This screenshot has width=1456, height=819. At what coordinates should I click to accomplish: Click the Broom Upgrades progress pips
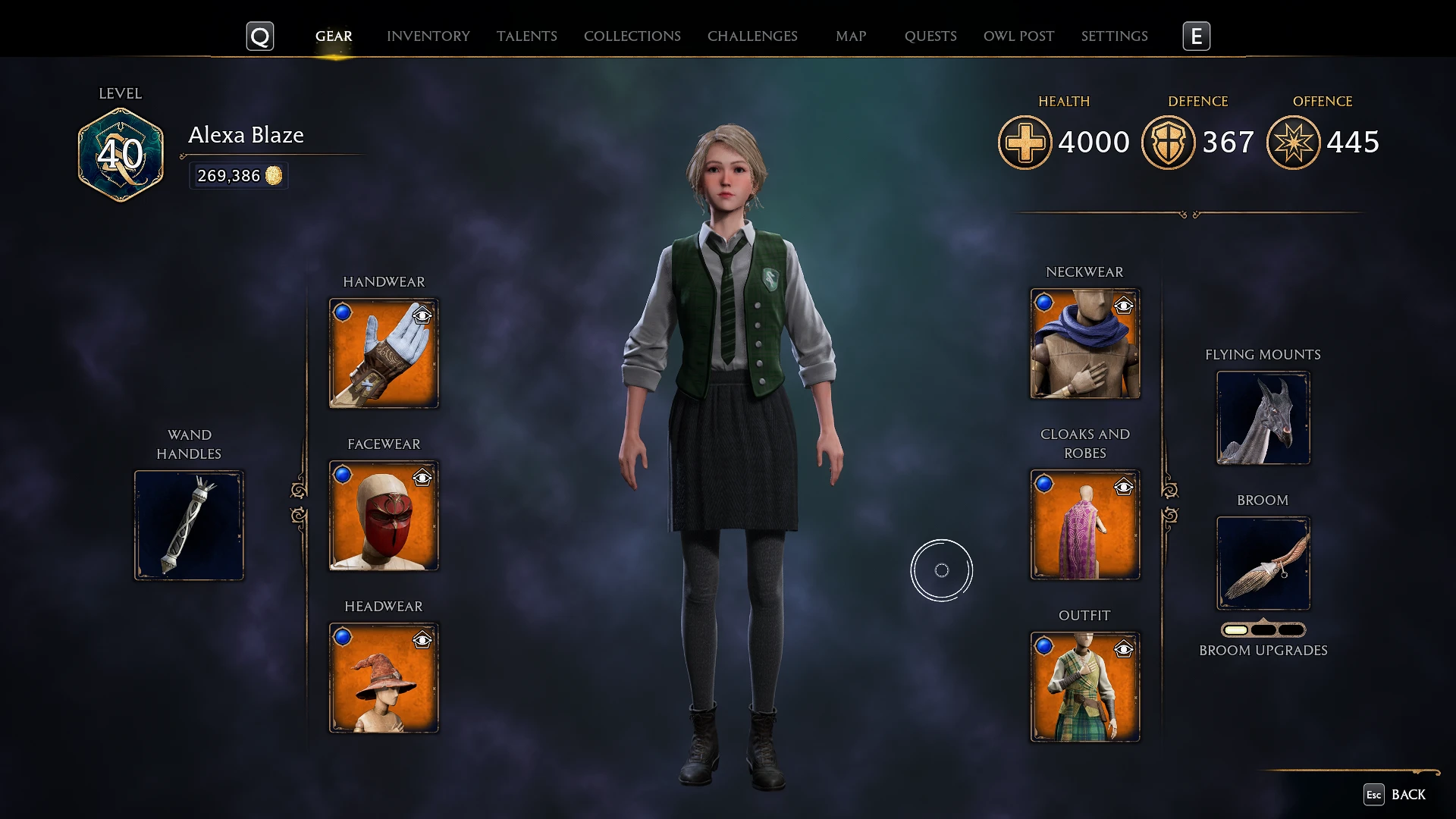[1263, 629]
